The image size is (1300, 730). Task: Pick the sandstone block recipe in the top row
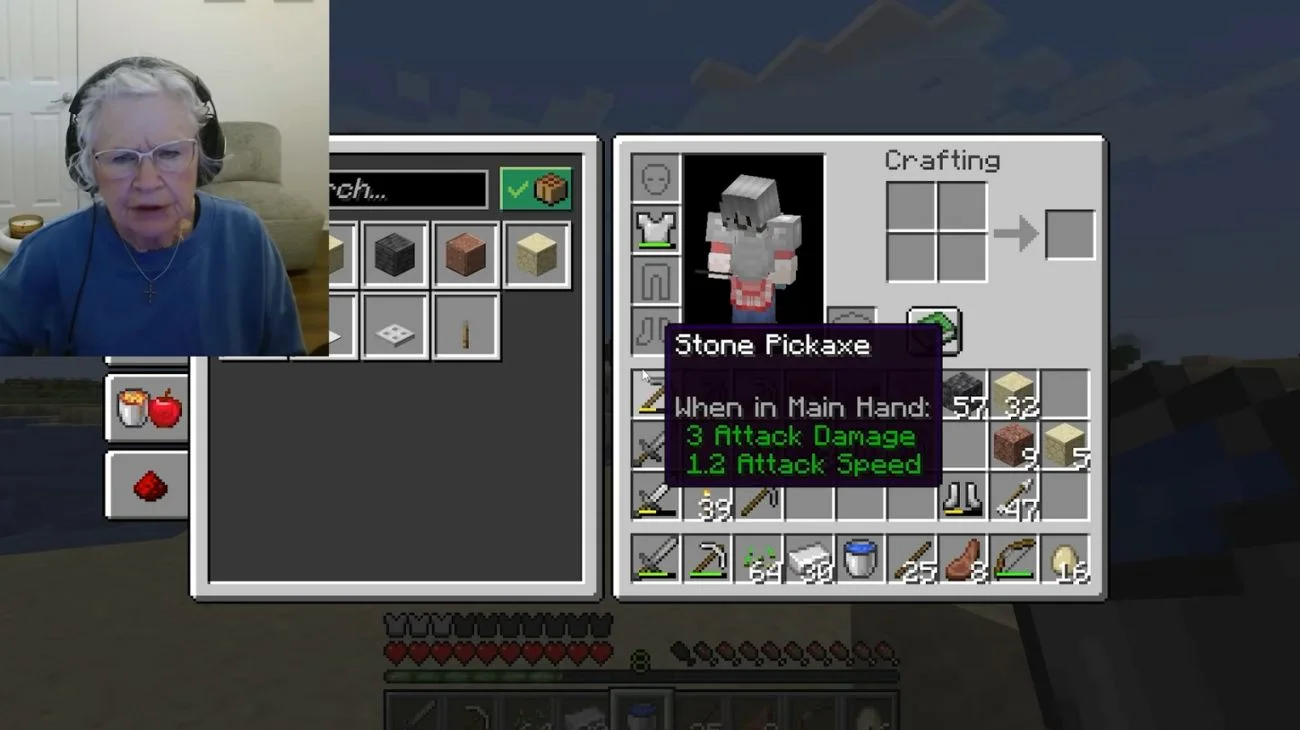pyautogui.click(x=537, y=255)
